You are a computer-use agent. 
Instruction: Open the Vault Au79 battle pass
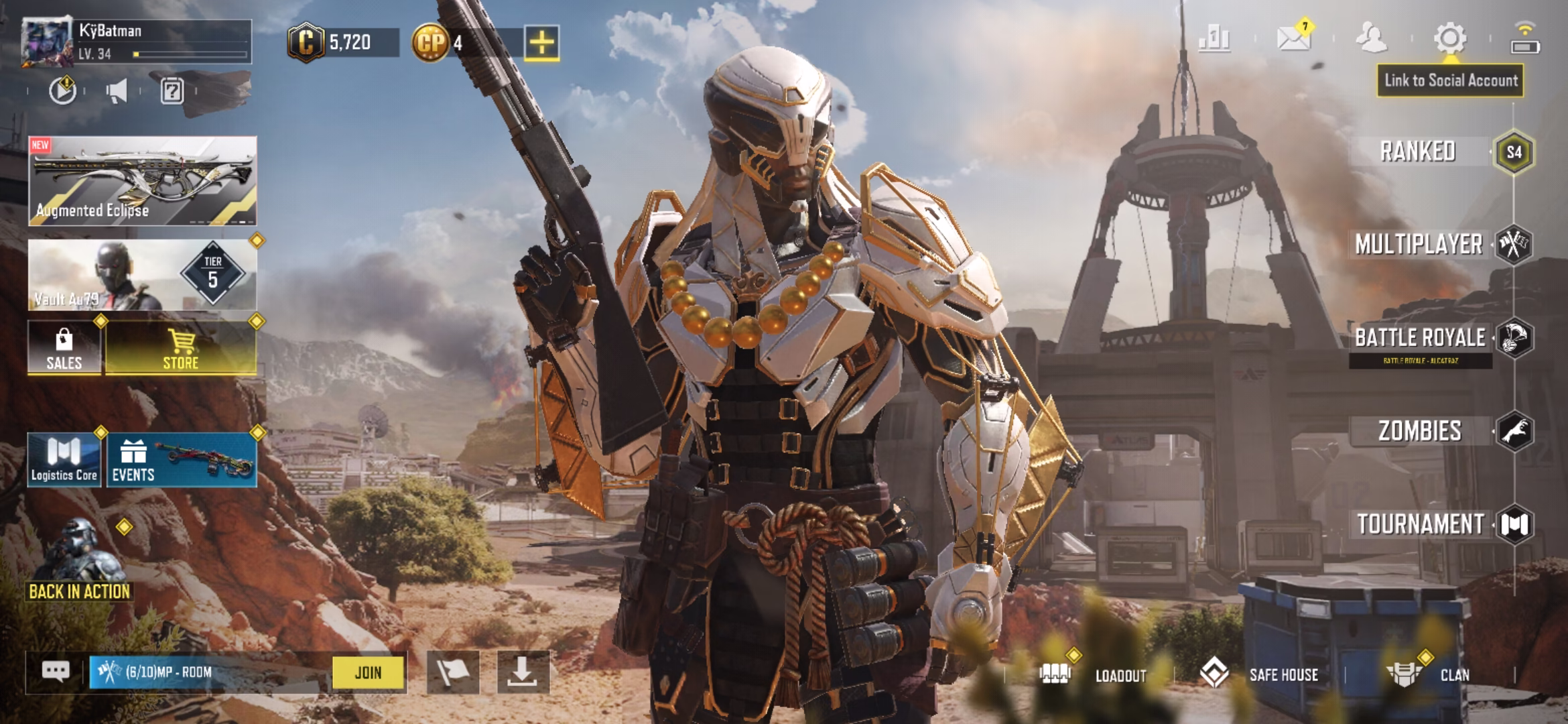142,275
